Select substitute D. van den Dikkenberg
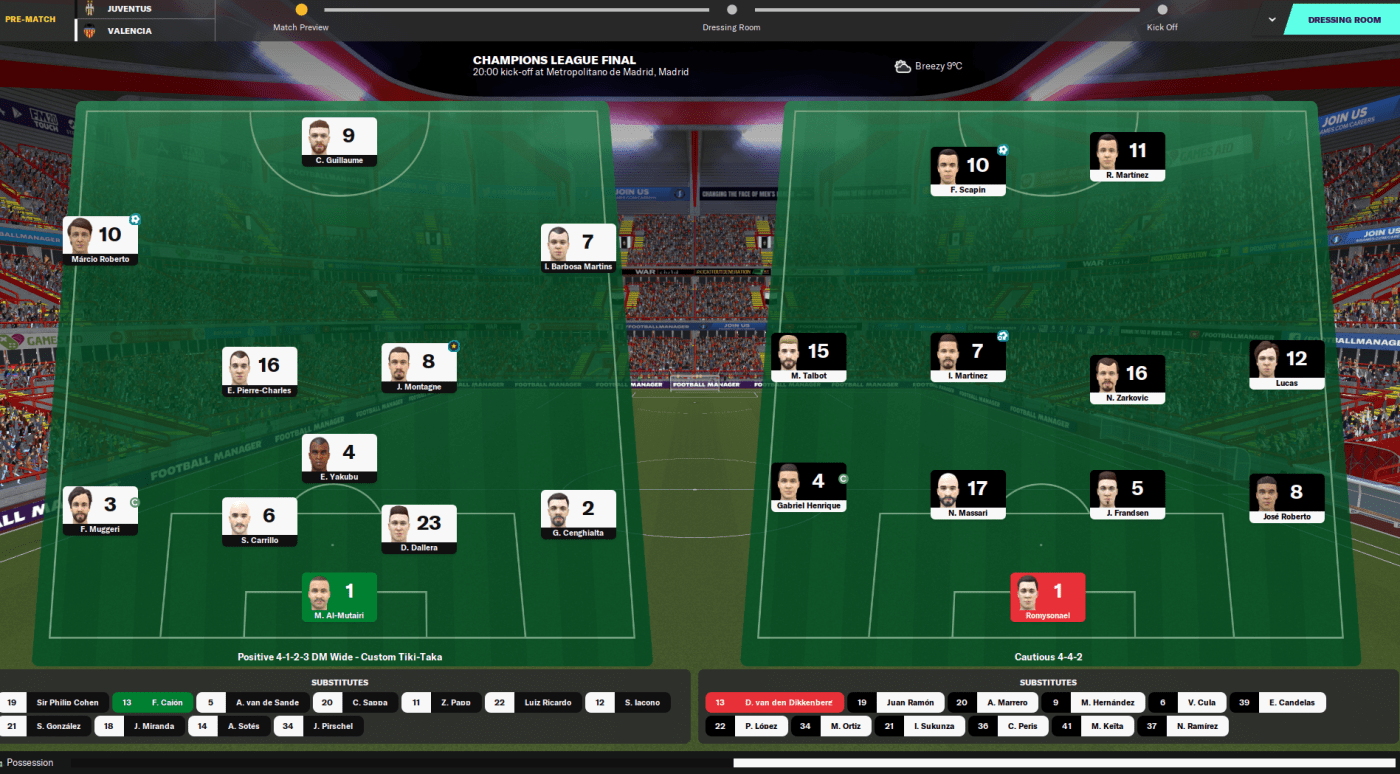1400x774 pixels. [x=774, y=702]
